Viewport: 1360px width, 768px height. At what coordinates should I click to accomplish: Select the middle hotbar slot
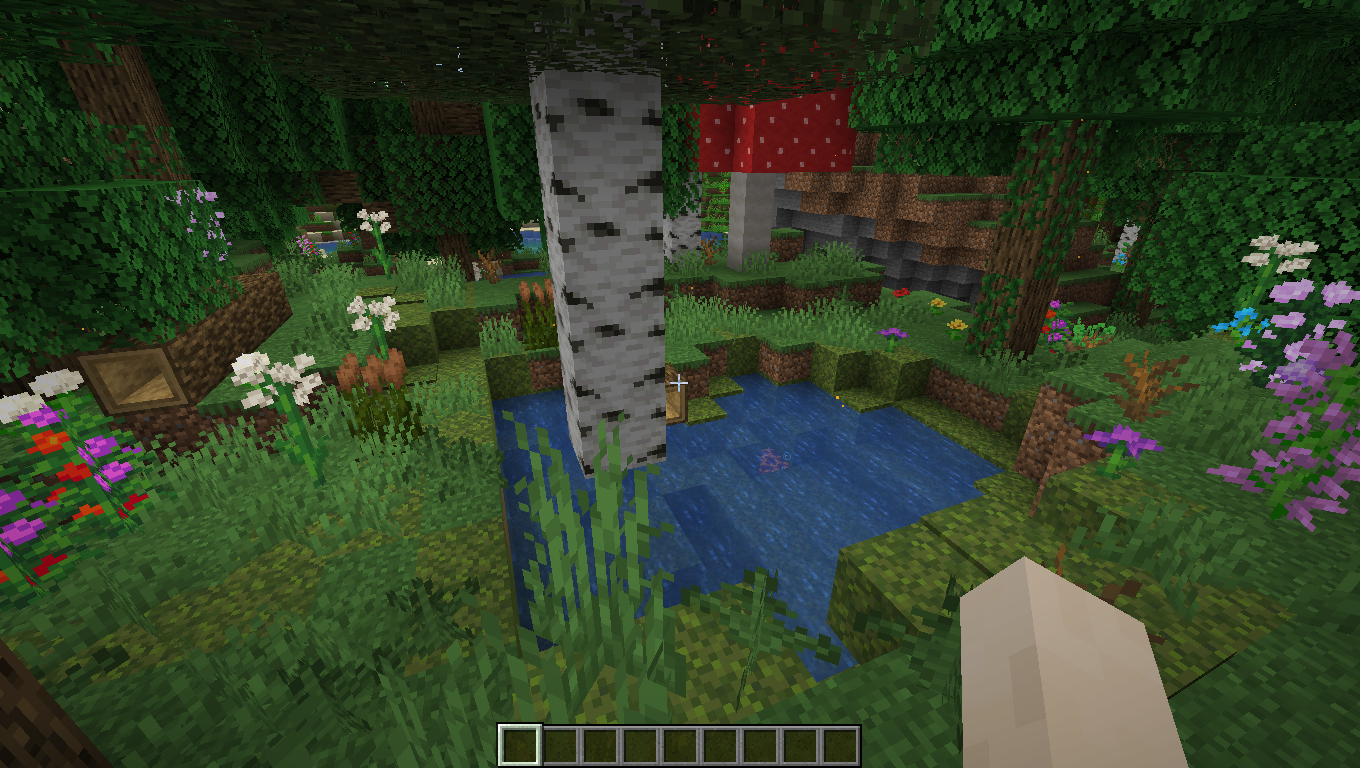680,743
